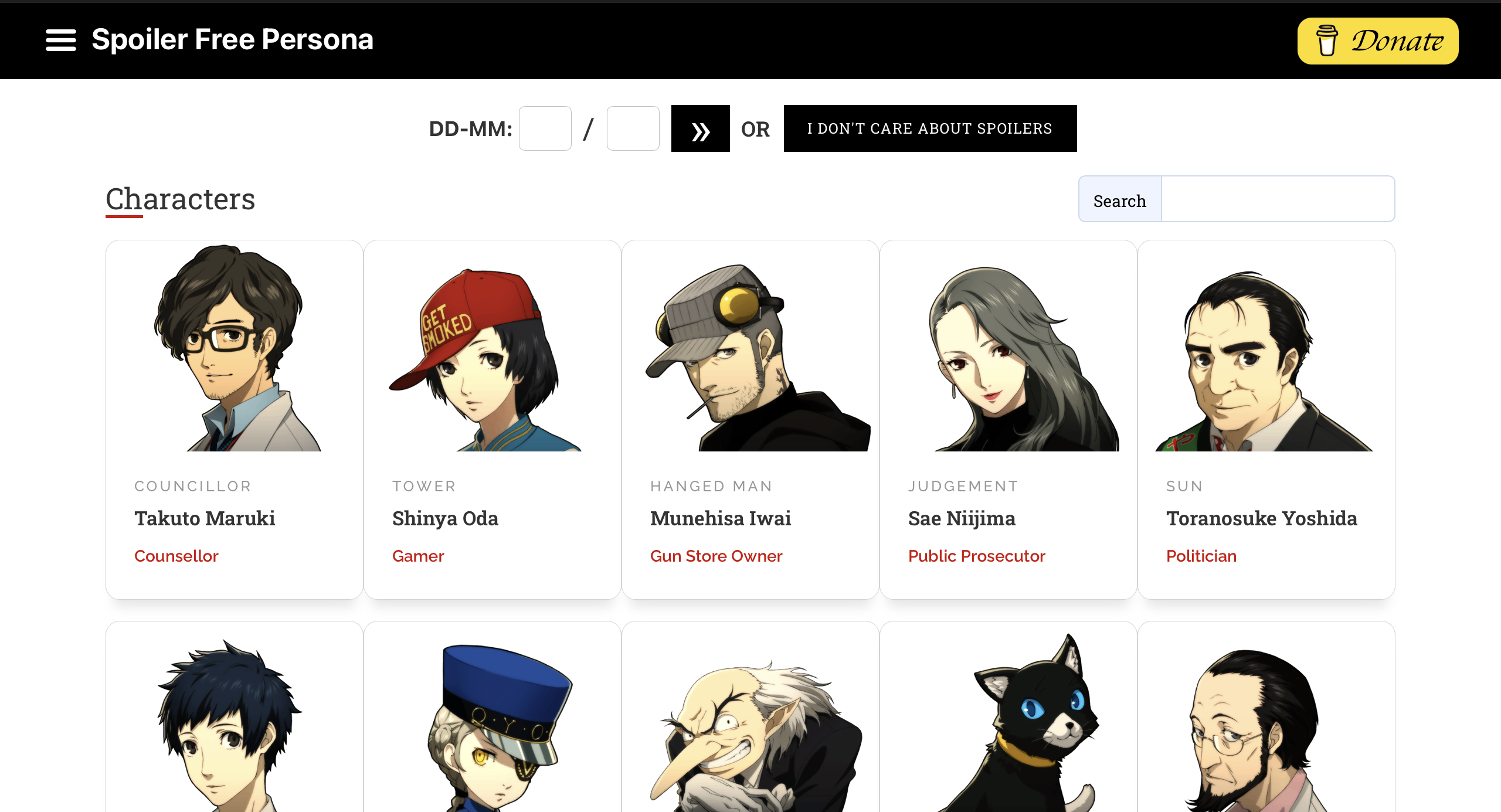Follow the Gamer role link

(417, 556)
